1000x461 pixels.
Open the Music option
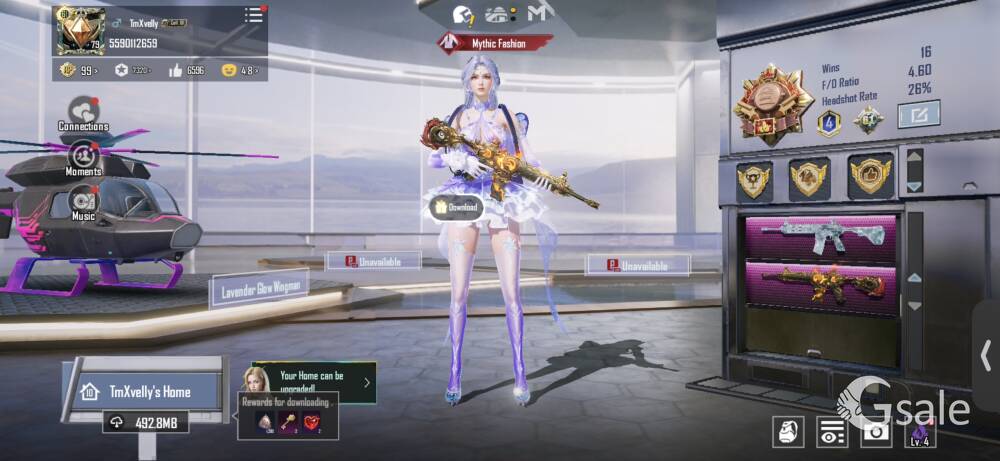83,204
